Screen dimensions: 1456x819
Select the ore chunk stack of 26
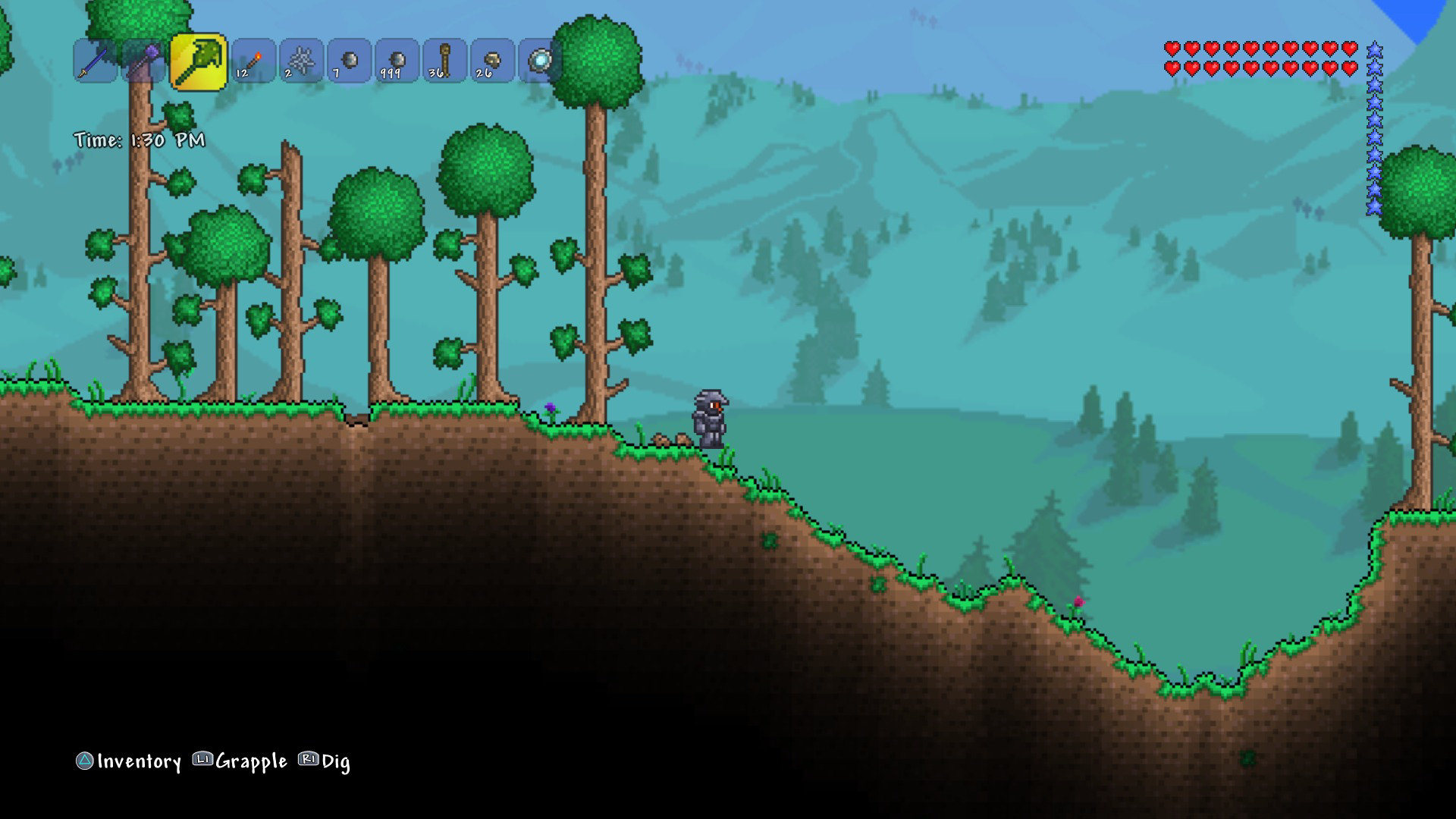[492, 61]
